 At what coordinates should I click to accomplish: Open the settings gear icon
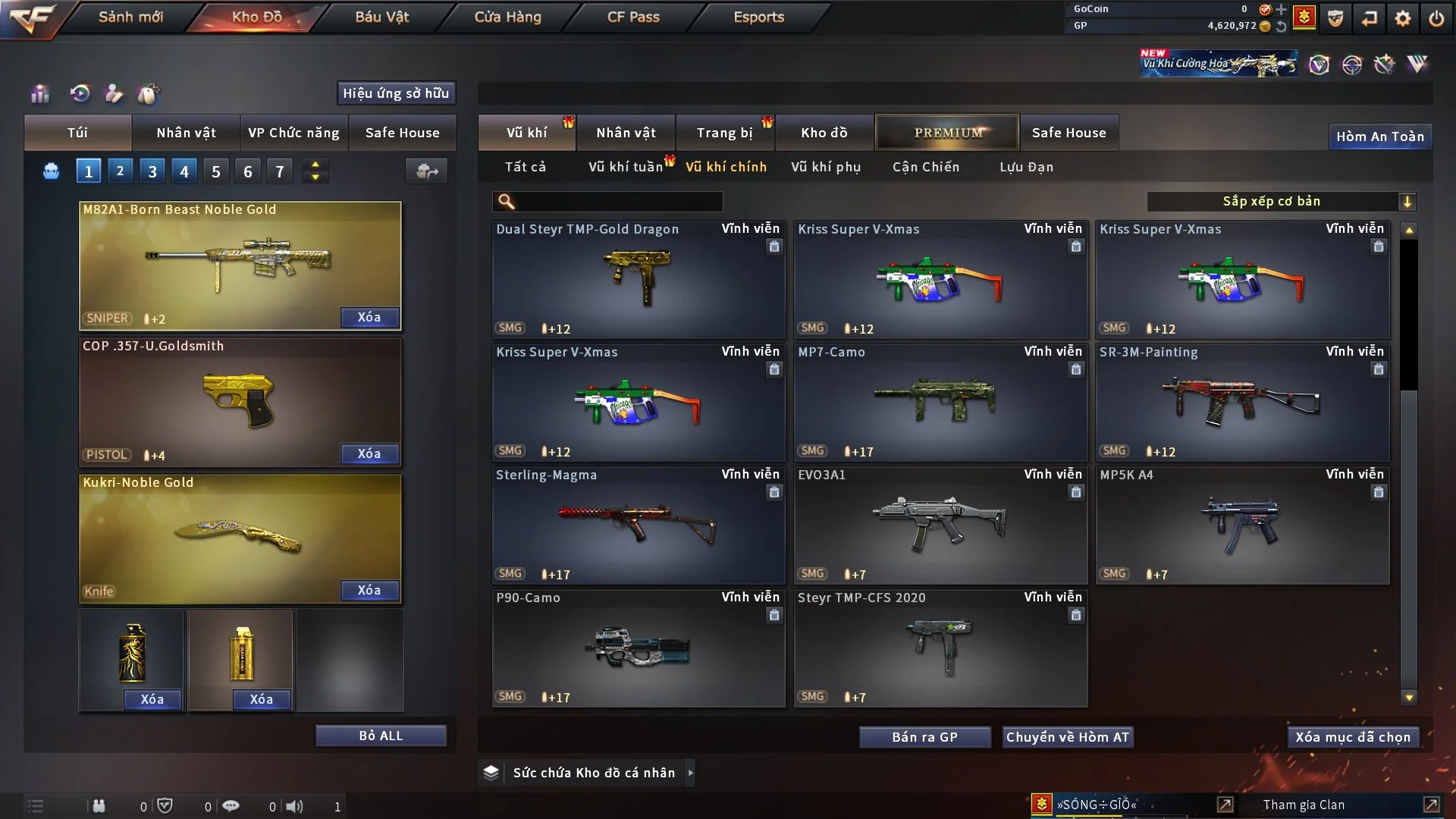click(1403, 17)
